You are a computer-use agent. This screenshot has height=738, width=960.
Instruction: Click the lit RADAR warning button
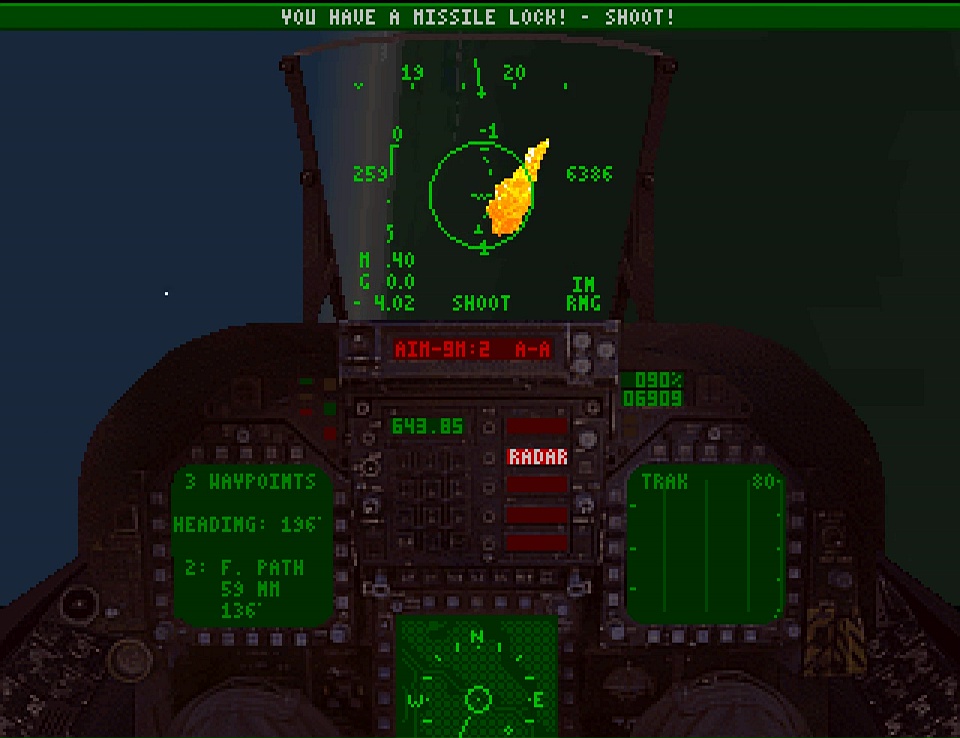tap(538, 457)
